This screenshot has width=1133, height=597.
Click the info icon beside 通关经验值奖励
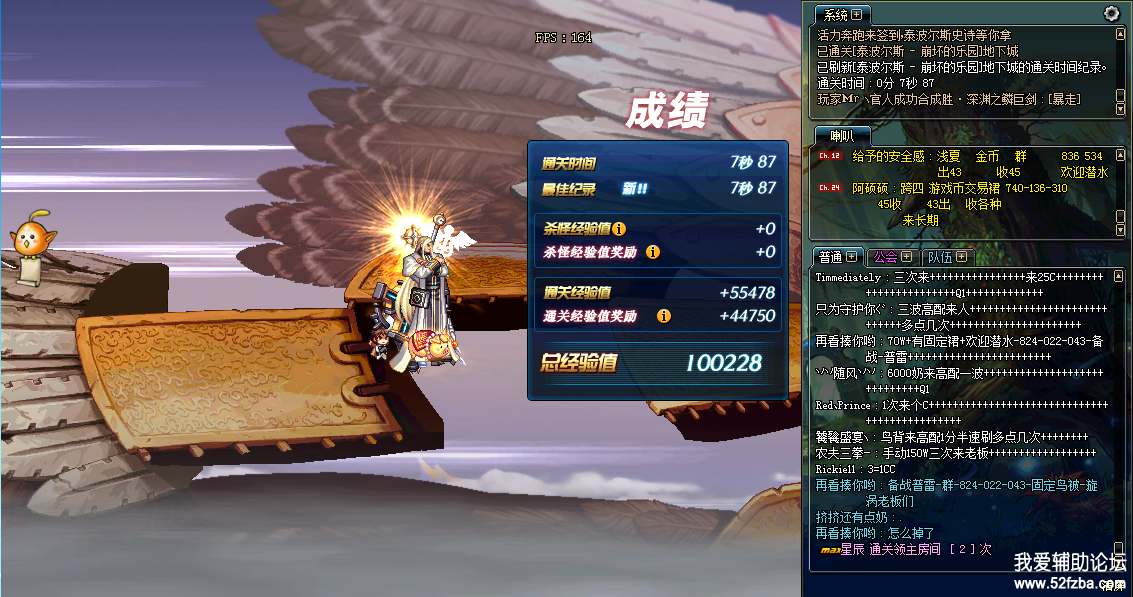pyautogui.click(x=663, y=316)
